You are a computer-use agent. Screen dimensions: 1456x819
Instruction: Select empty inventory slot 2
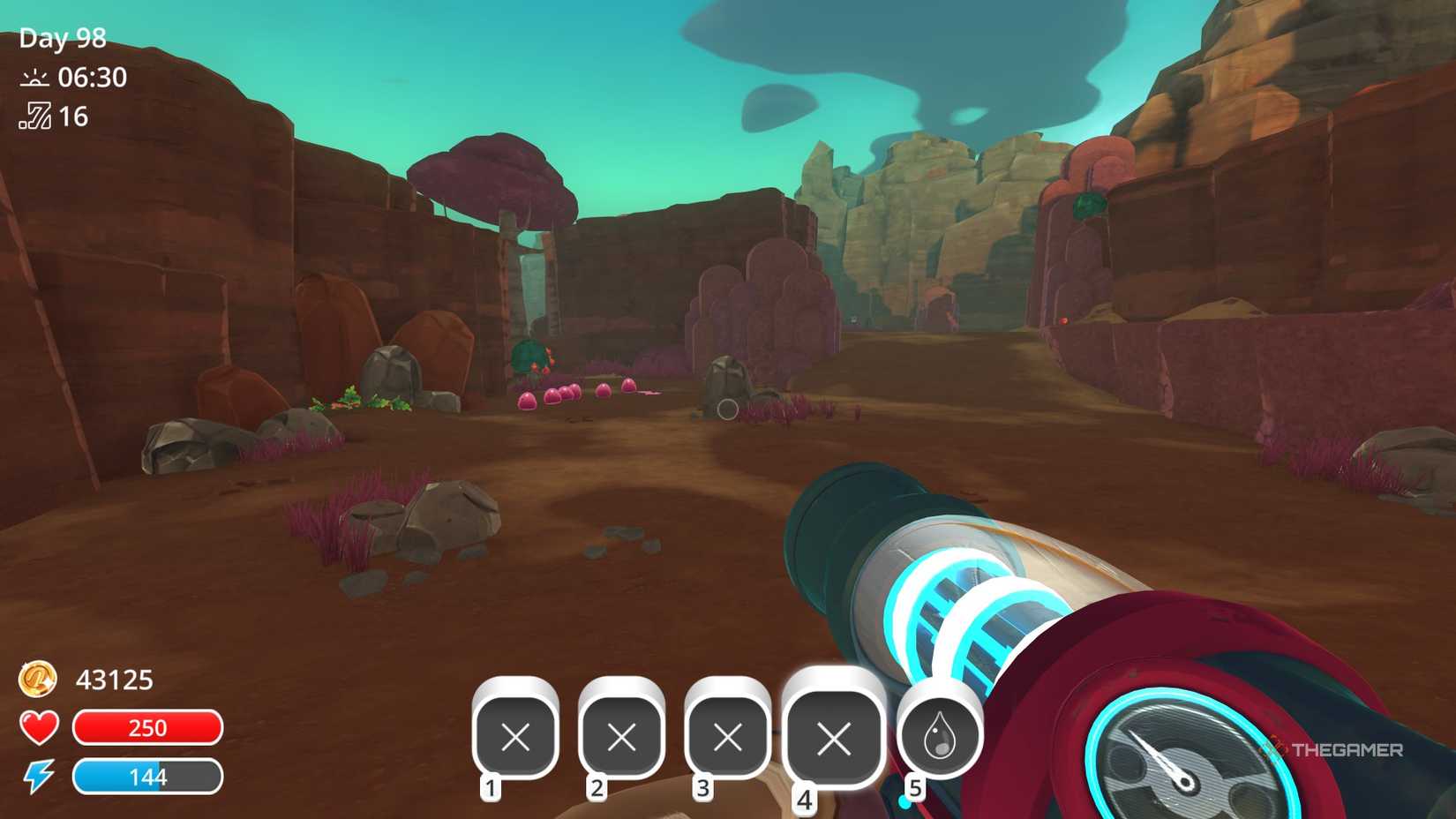(x=619, y=737)
